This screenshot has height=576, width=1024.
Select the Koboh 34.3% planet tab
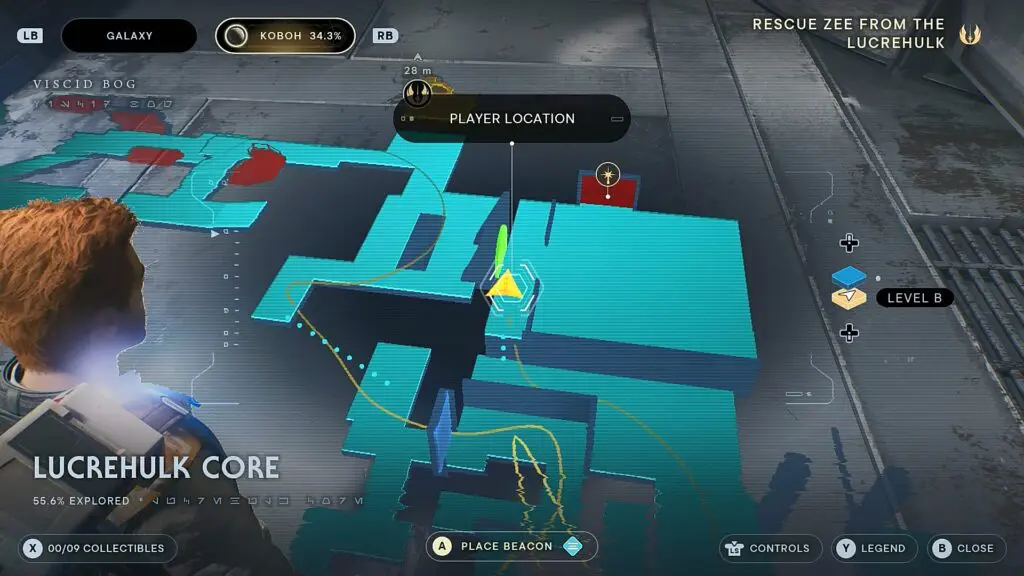pyautogui.click(x=285, y=36)
